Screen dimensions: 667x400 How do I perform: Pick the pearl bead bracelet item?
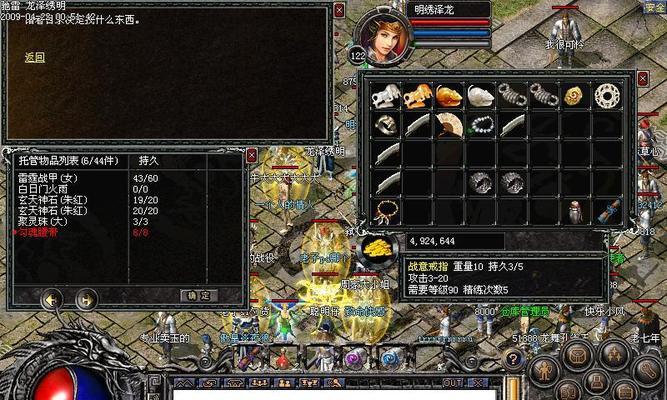tap(482, 125)
